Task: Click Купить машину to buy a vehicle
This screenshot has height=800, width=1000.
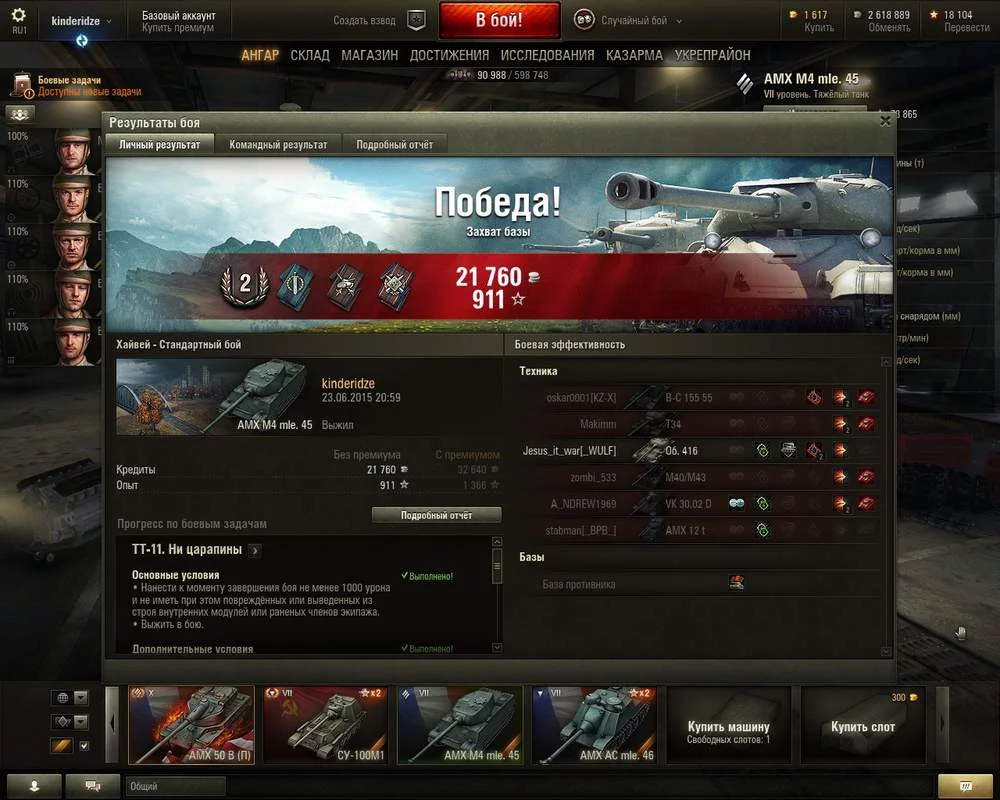Action: pyautogui.click(x=728, y=726)
